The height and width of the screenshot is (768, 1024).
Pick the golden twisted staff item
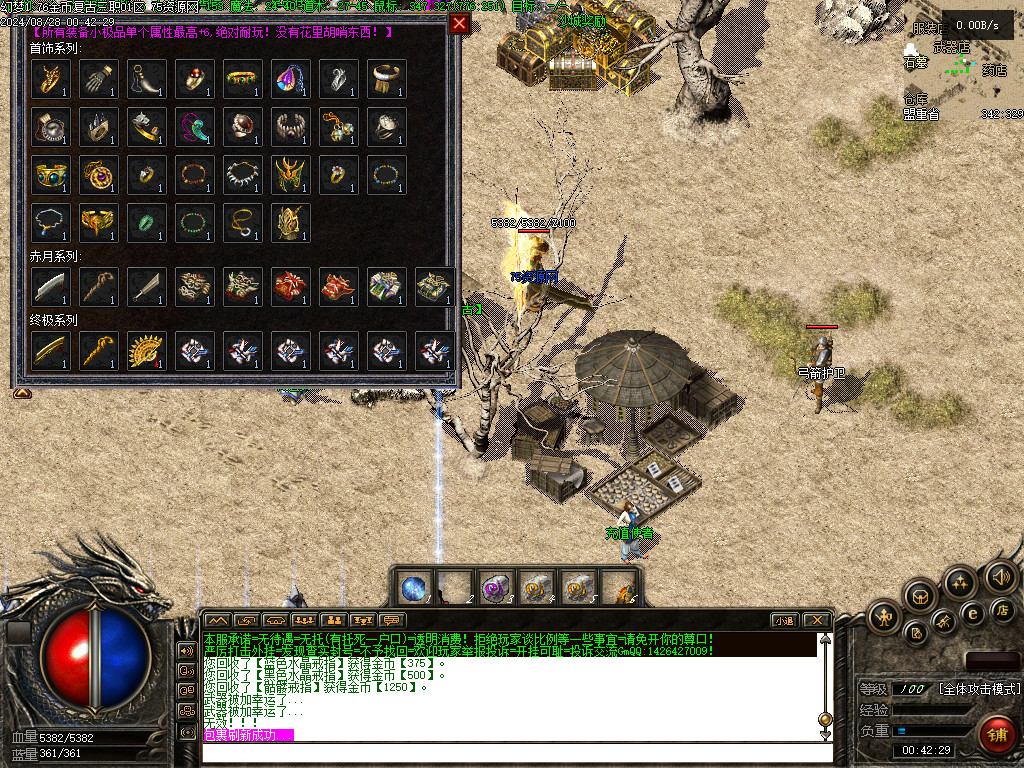[x=99, y=351]
